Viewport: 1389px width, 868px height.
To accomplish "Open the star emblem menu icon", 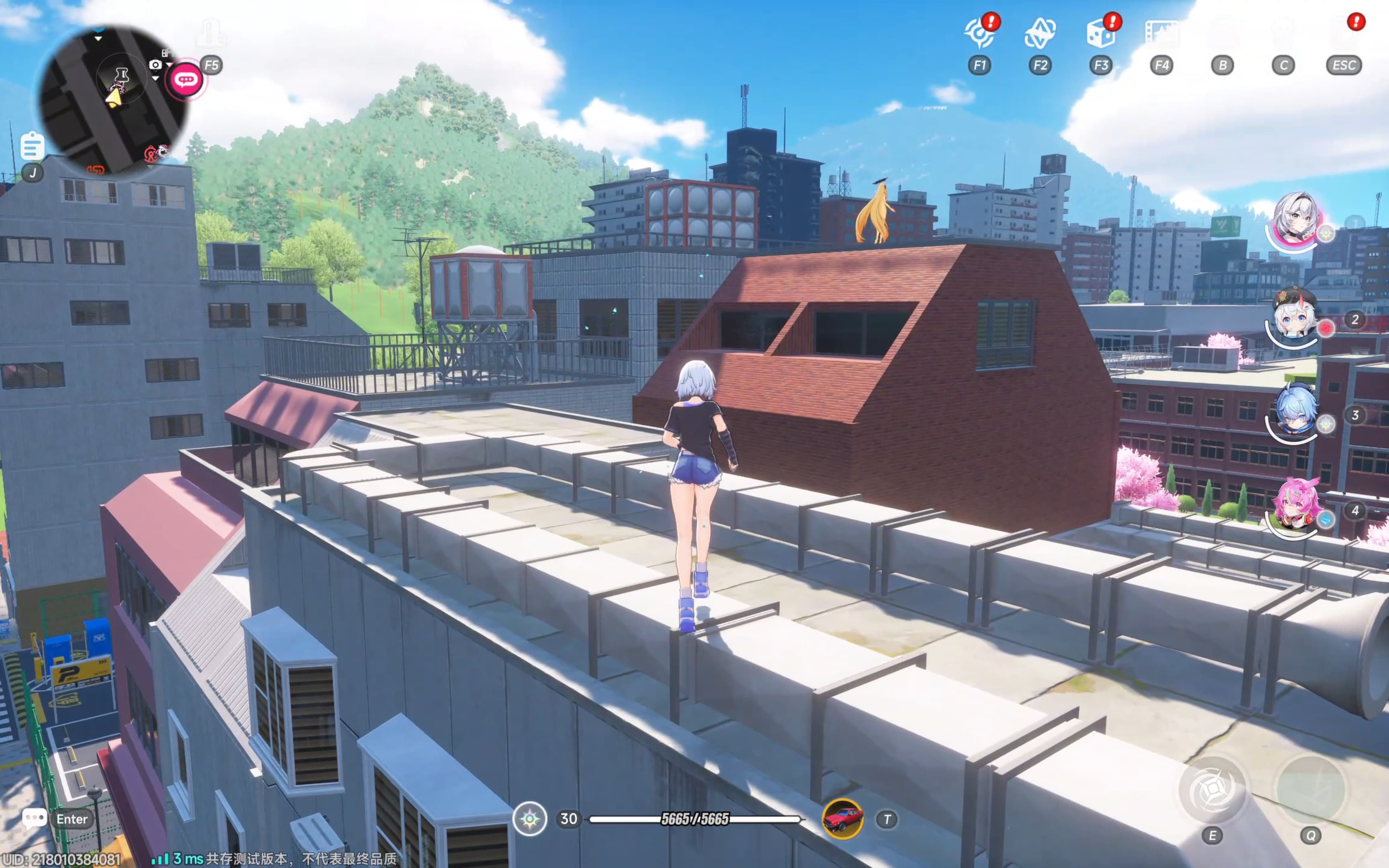I will pyautogui.click(x=1039, y=33).
